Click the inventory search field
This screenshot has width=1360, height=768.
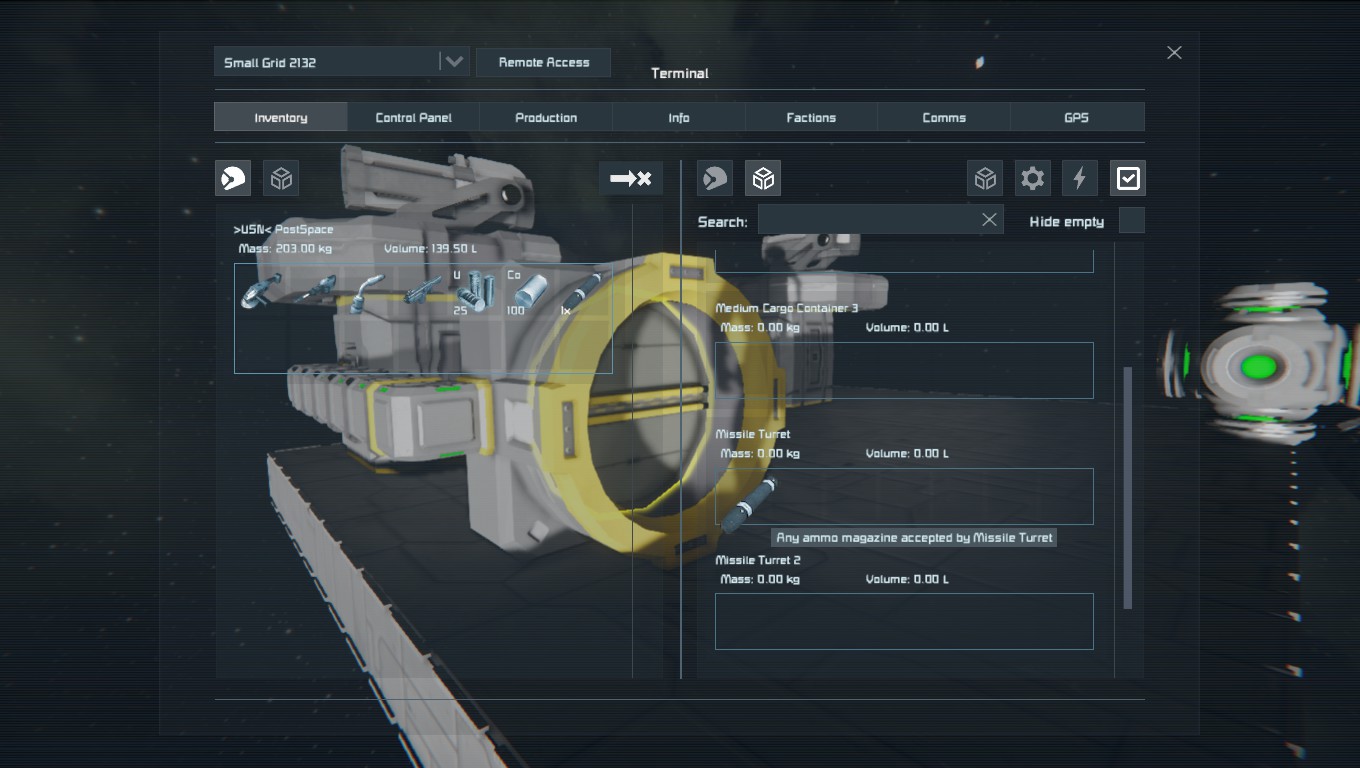[866, 220]
